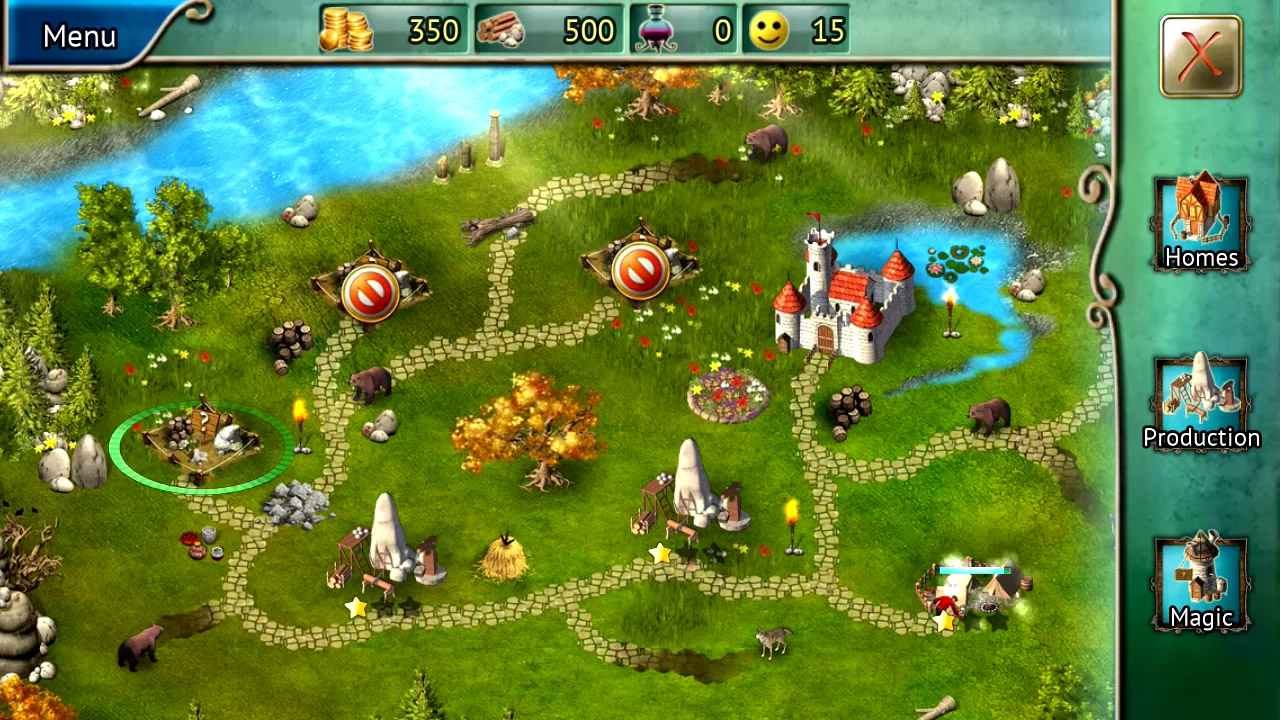Screen dimensions: 1280x720
Task: Click the smiley workers counter
Action: click(795, 30)
